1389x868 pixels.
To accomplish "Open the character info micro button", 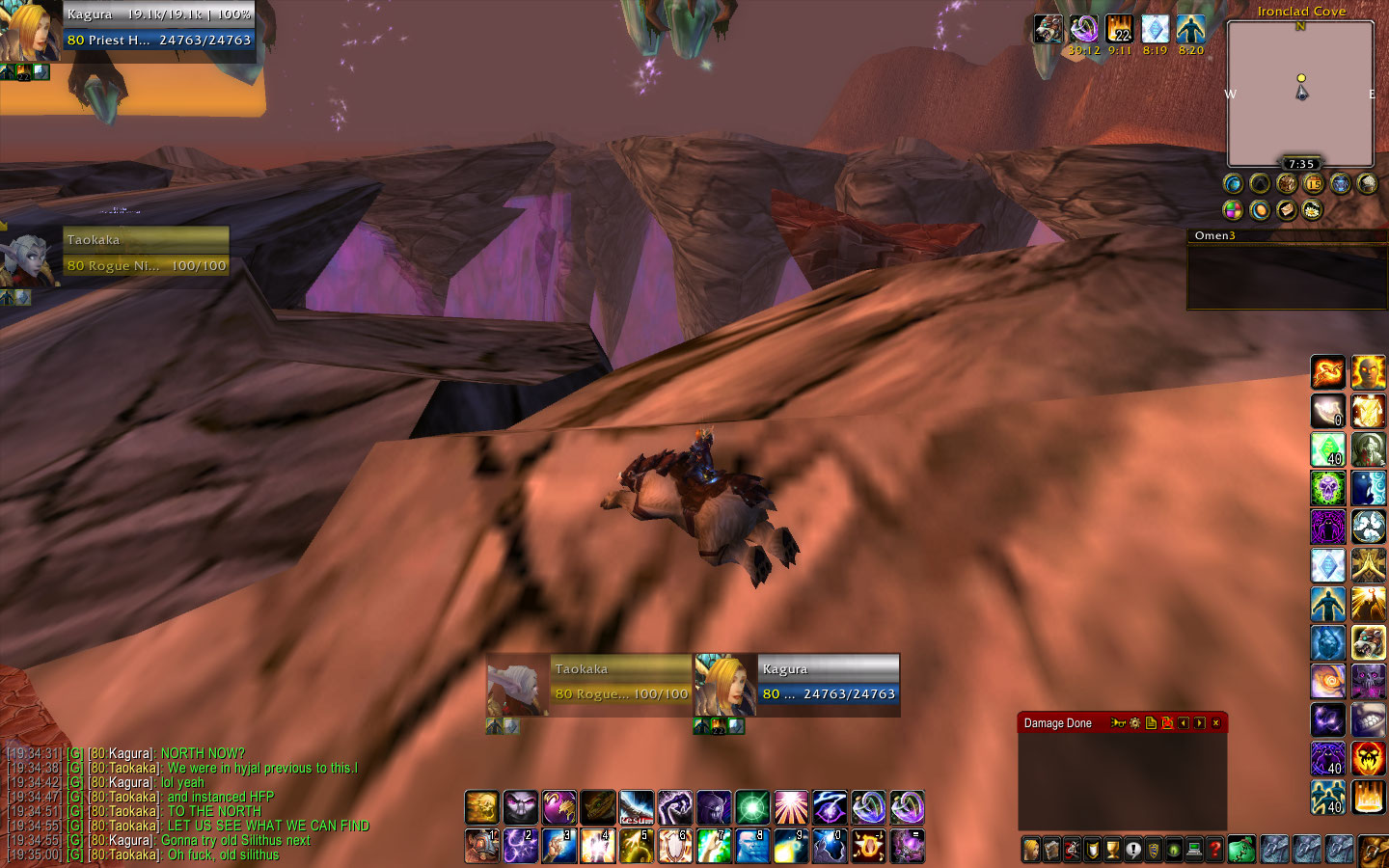I will coord(1031,850).
